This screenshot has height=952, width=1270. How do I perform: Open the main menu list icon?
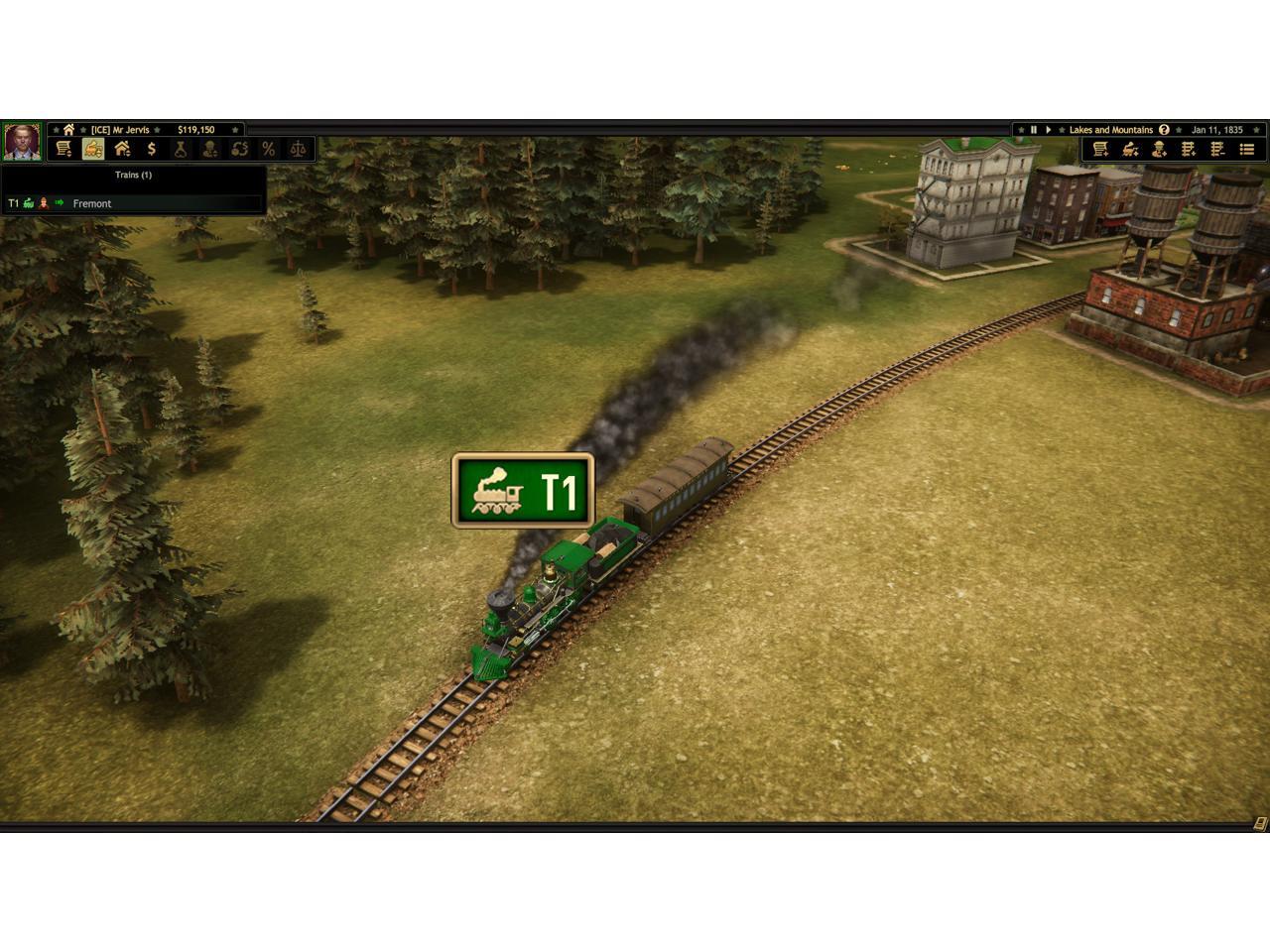coord(1247,149)
